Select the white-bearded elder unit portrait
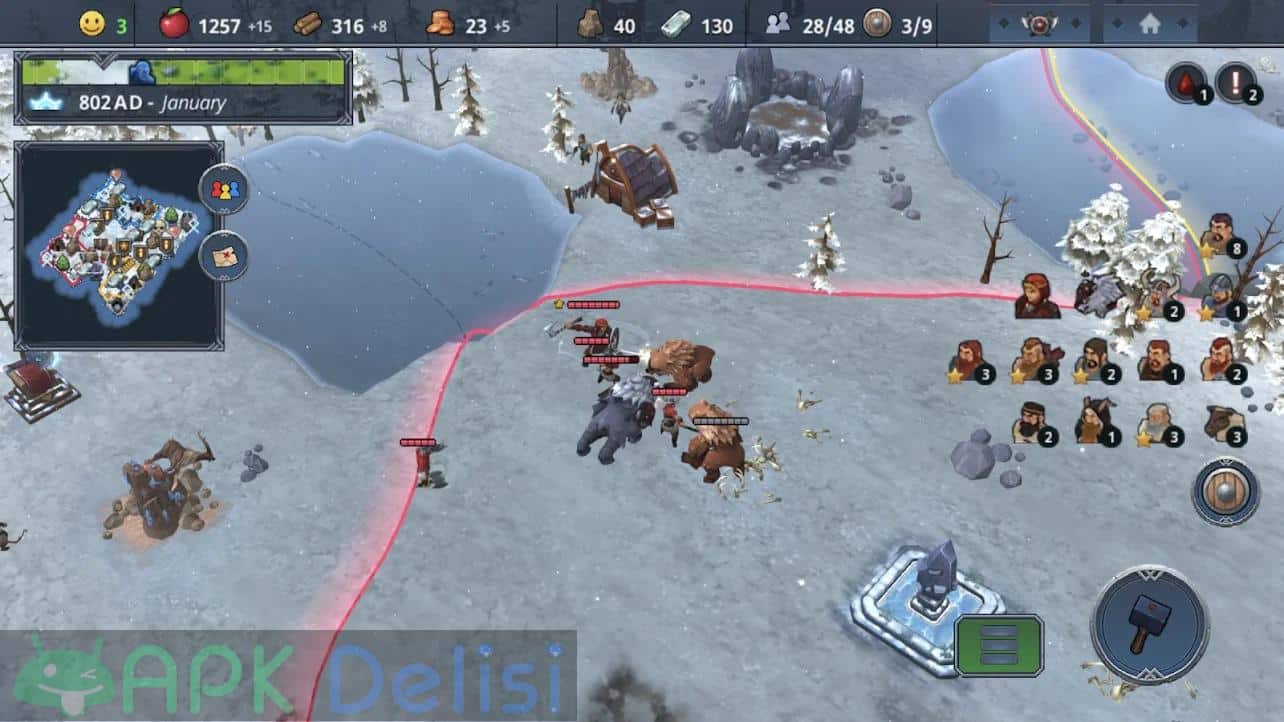This screenshot has height=722, width=1284. click(x=1158, y=424)
